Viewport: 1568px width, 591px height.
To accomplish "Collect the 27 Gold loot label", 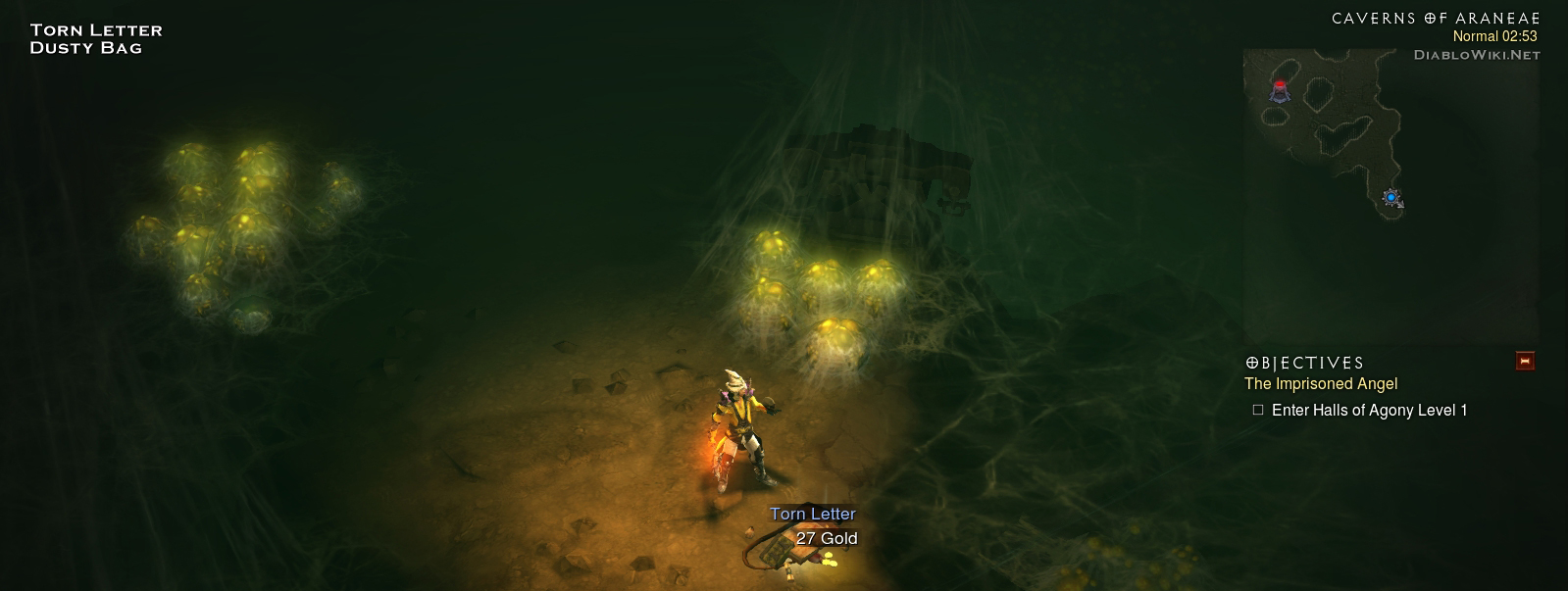I will [x=826, y=538].
